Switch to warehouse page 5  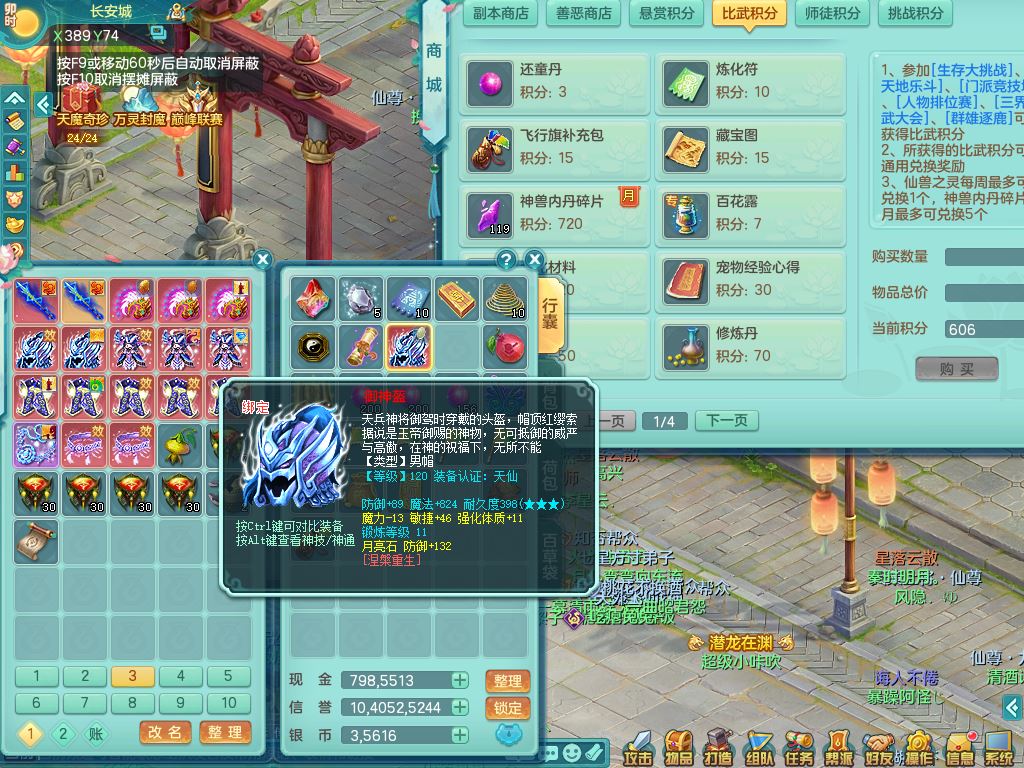point(228,677)
